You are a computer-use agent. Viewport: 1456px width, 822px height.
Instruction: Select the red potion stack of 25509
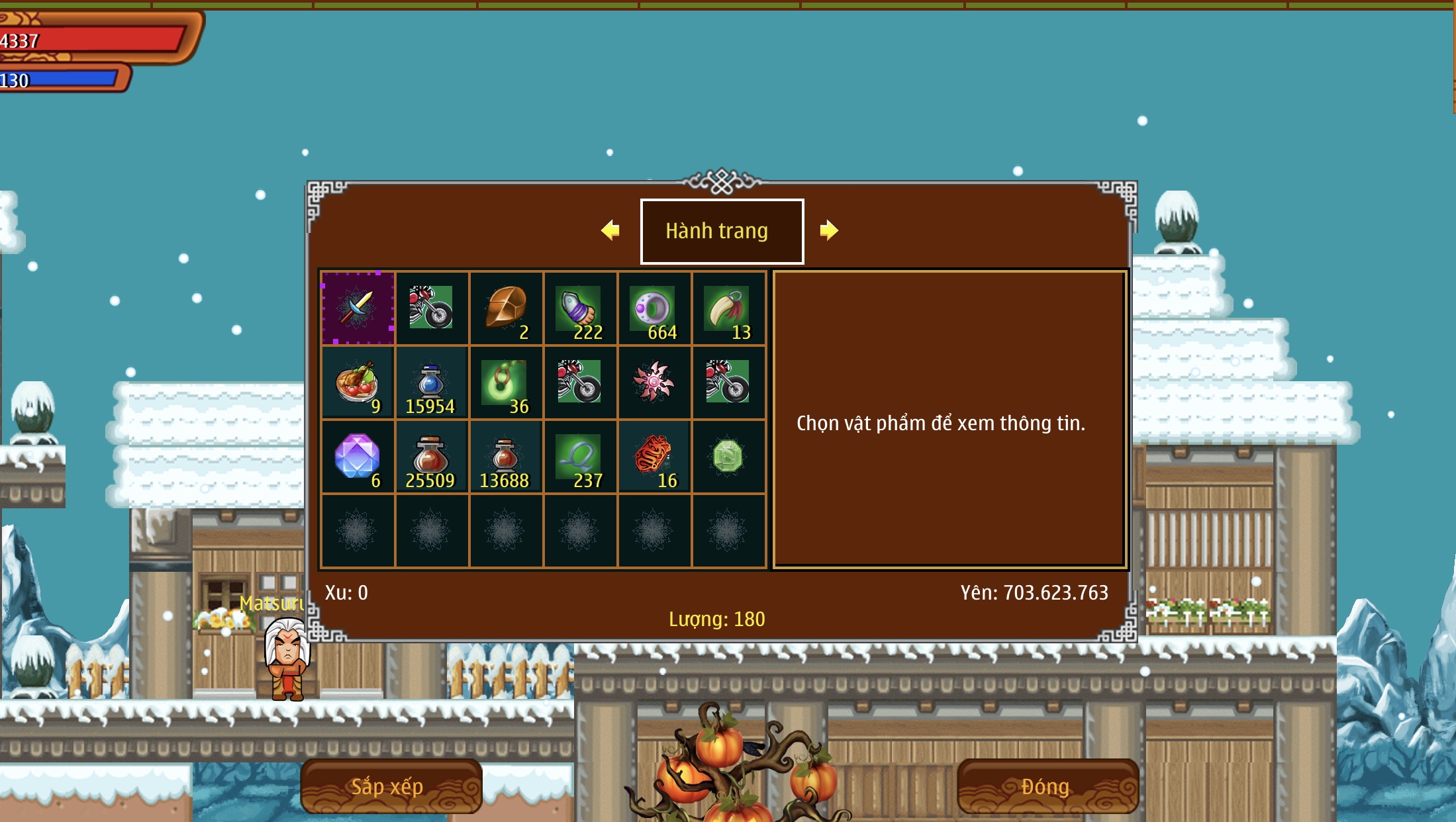pos(431,457)
